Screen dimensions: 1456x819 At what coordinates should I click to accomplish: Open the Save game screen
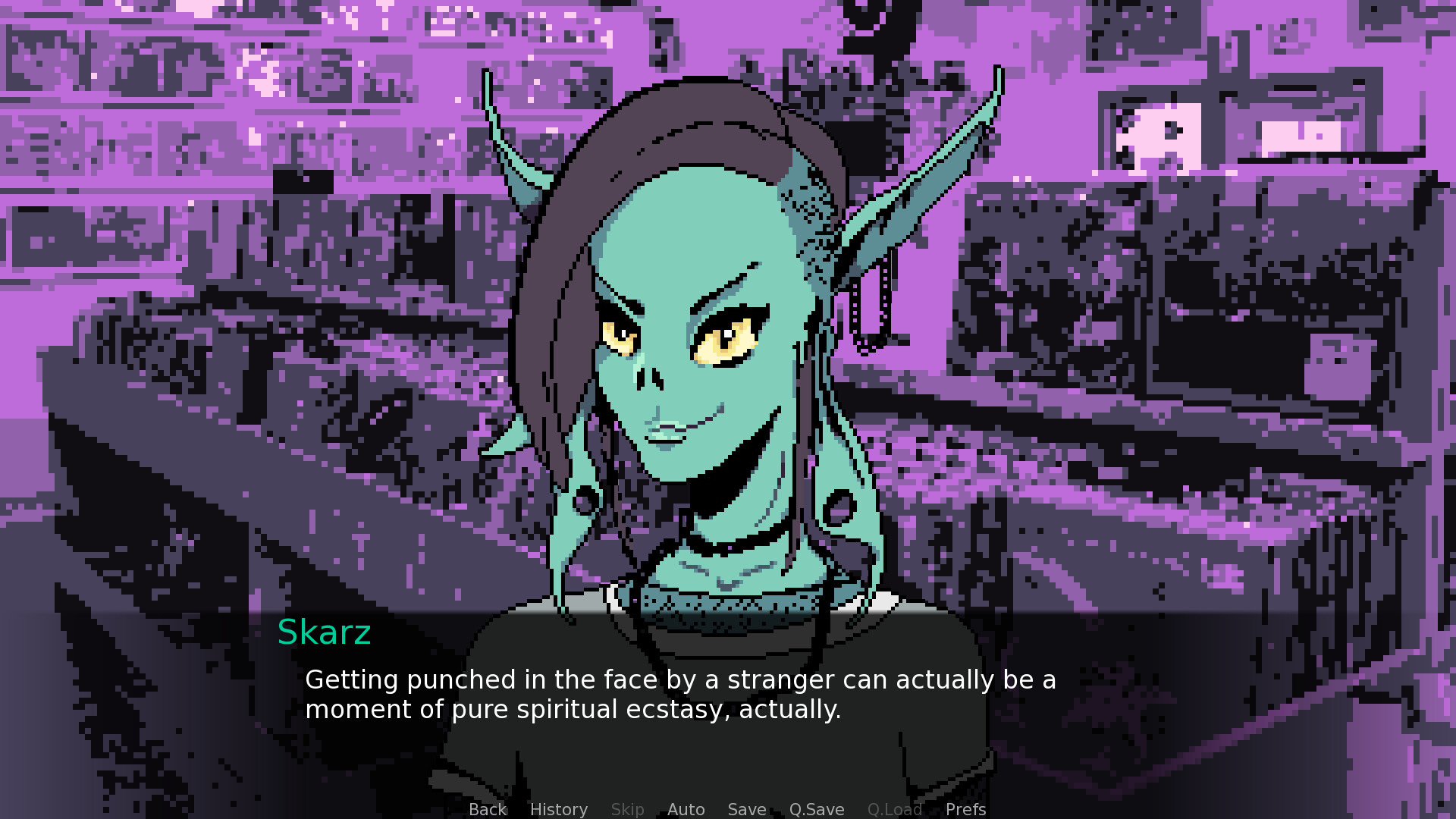746,809
